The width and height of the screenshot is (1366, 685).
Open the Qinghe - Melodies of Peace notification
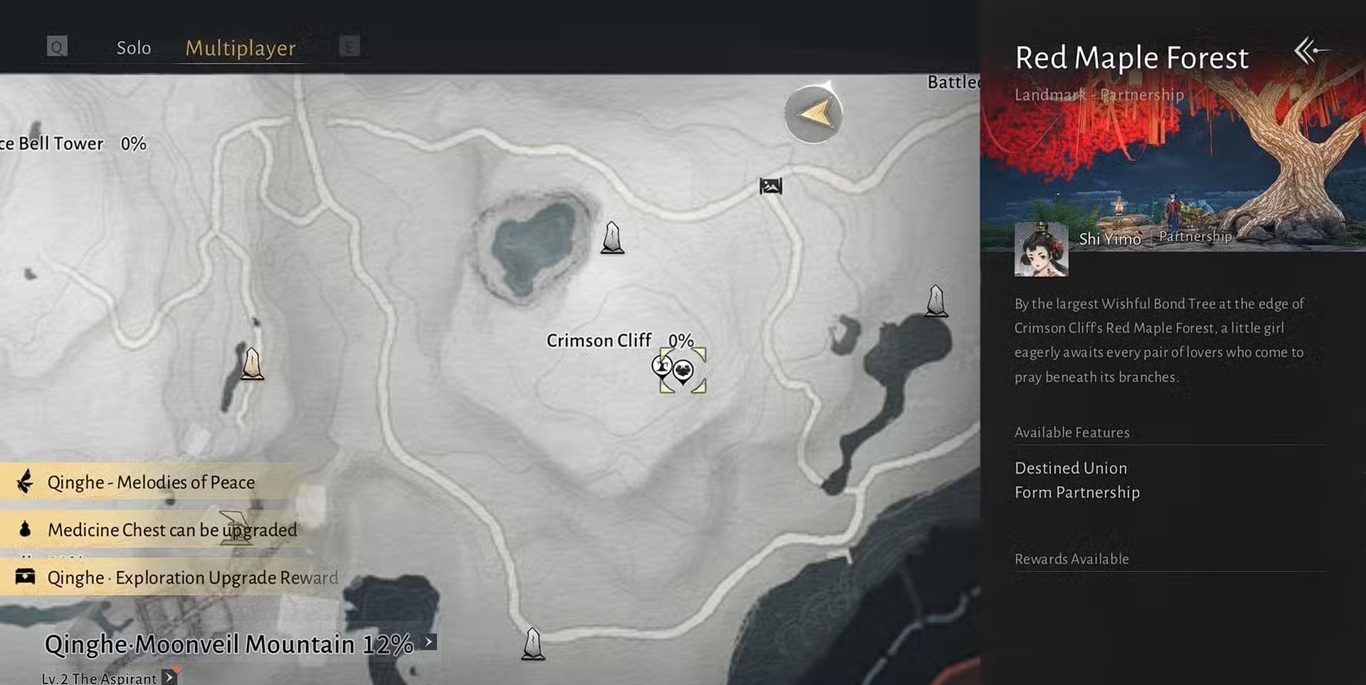(x=150, y=482)
